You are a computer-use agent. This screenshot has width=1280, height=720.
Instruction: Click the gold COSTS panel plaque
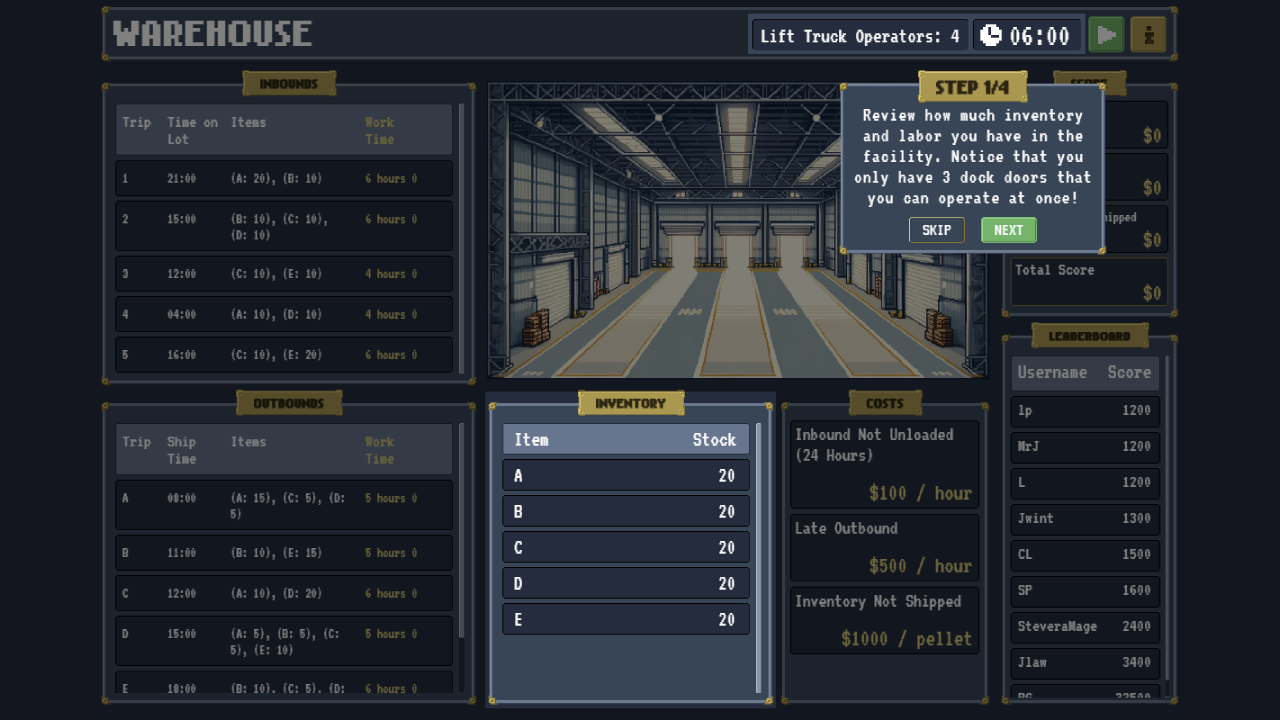click(884, 402)
